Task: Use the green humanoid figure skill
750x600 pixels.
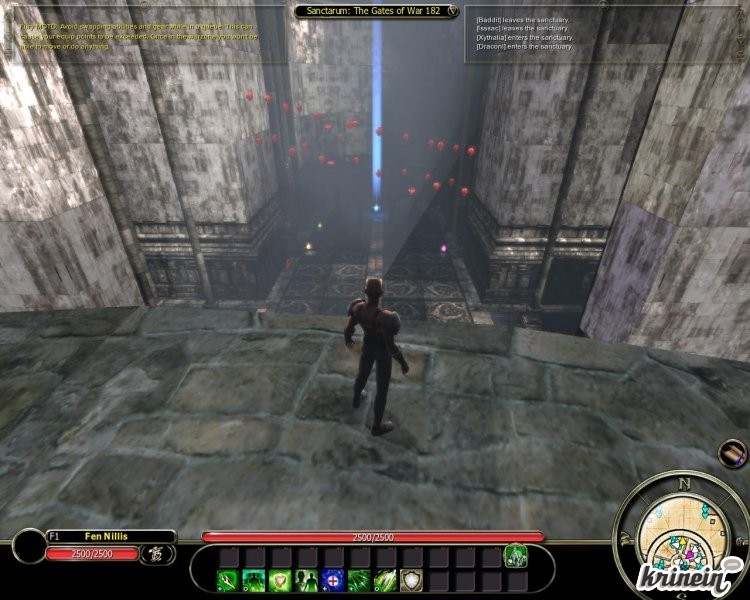Action: tap(255, 580)
